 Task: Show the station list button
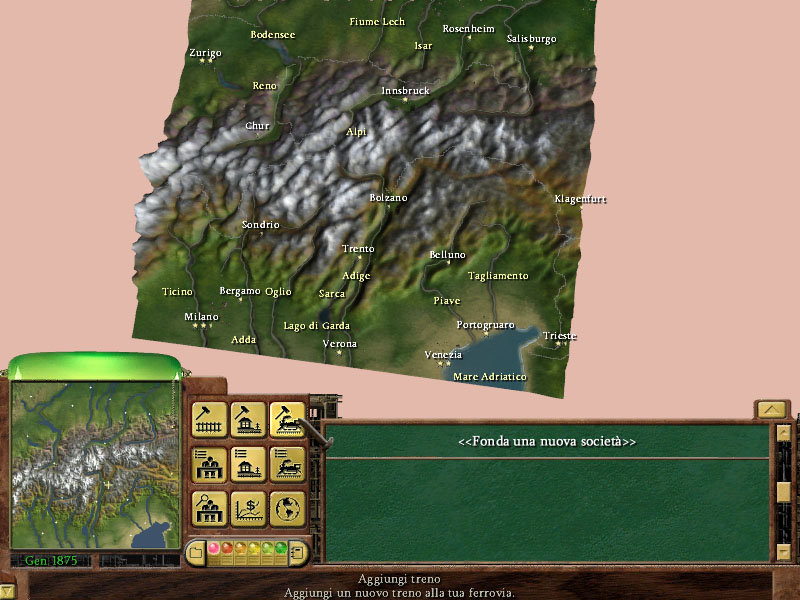tap(248, 464)
